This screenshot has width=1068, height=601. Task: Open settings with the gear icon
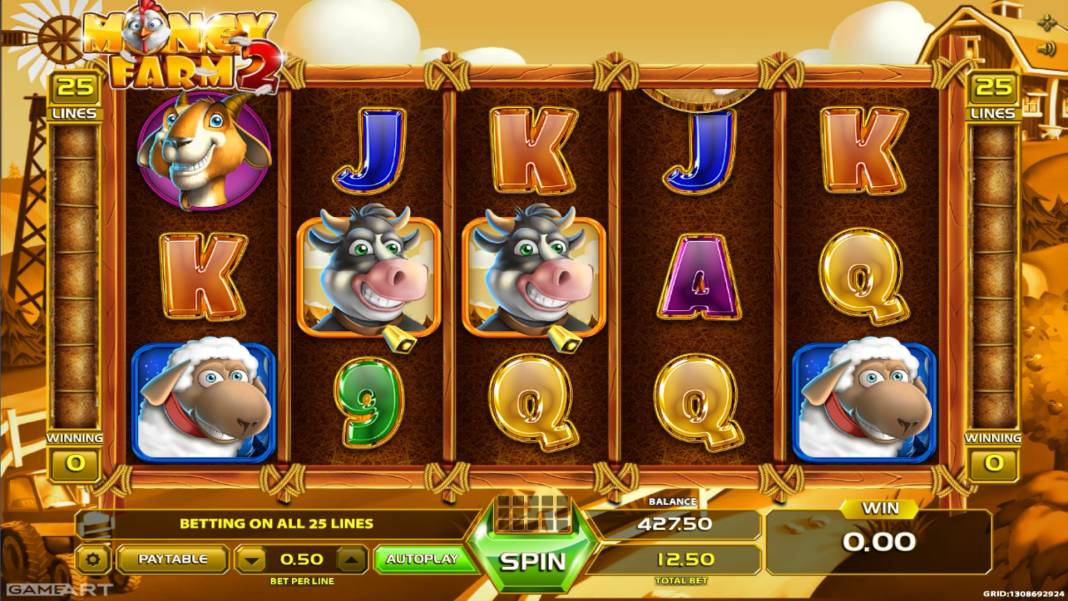pos(94,559)
